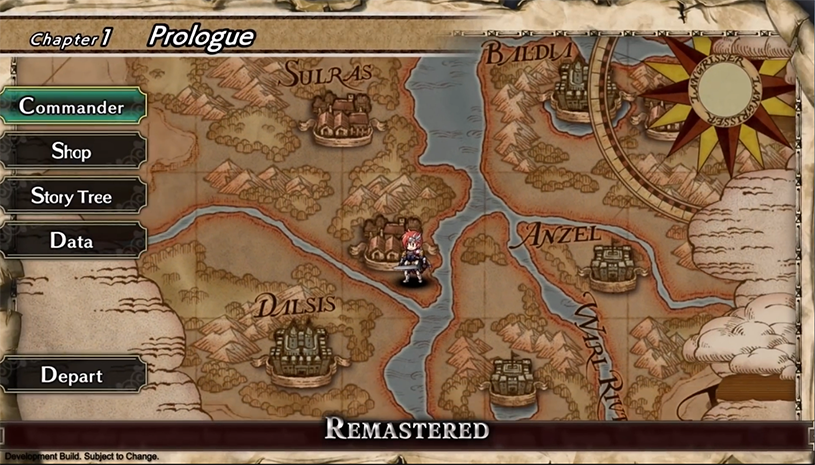View the Story Tree
The height and width of the screenshot is (465, 815).
[72, 196]
